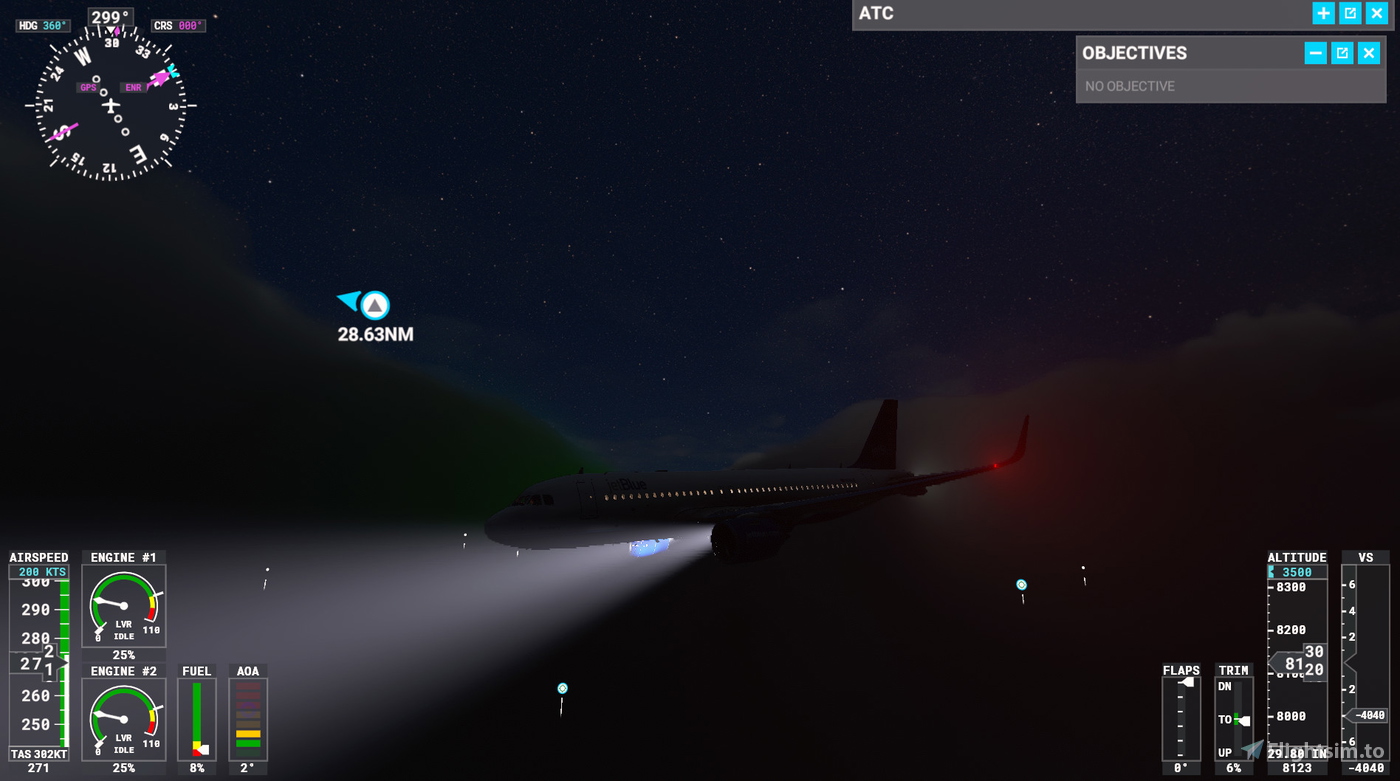Pop out the ATC panel using undock icon
Screen dimensions: 1400x781
[1349, 13]
